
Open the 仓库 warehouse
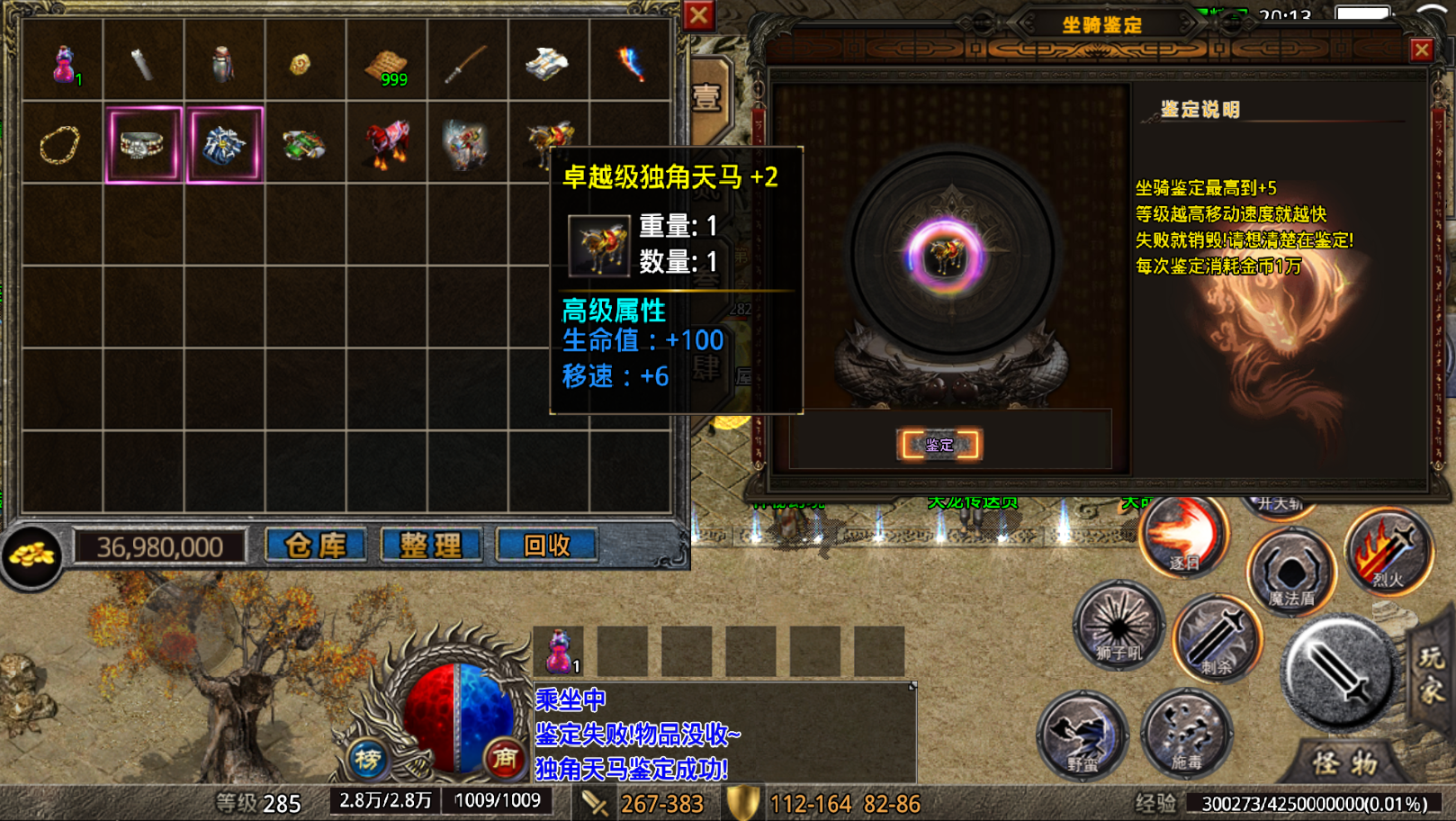pos(315,545)
